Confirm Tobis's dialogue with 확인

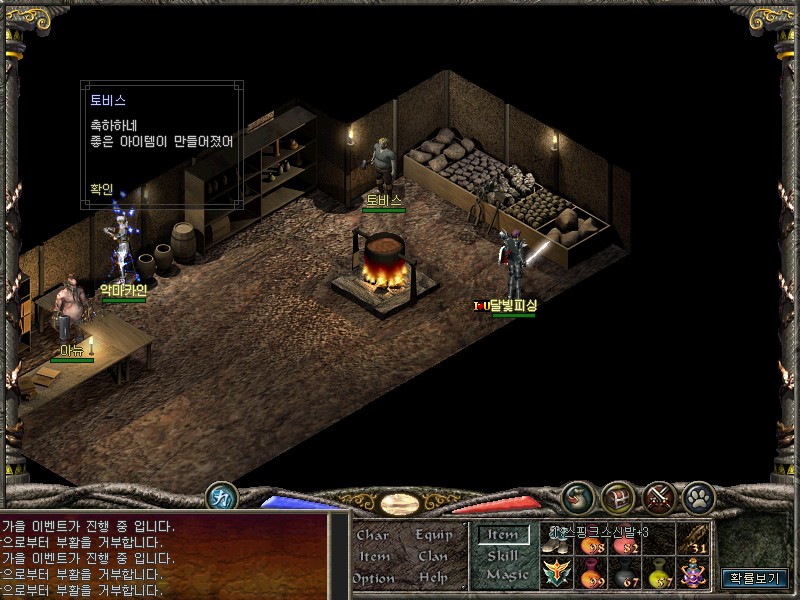(x=102, y=188)
